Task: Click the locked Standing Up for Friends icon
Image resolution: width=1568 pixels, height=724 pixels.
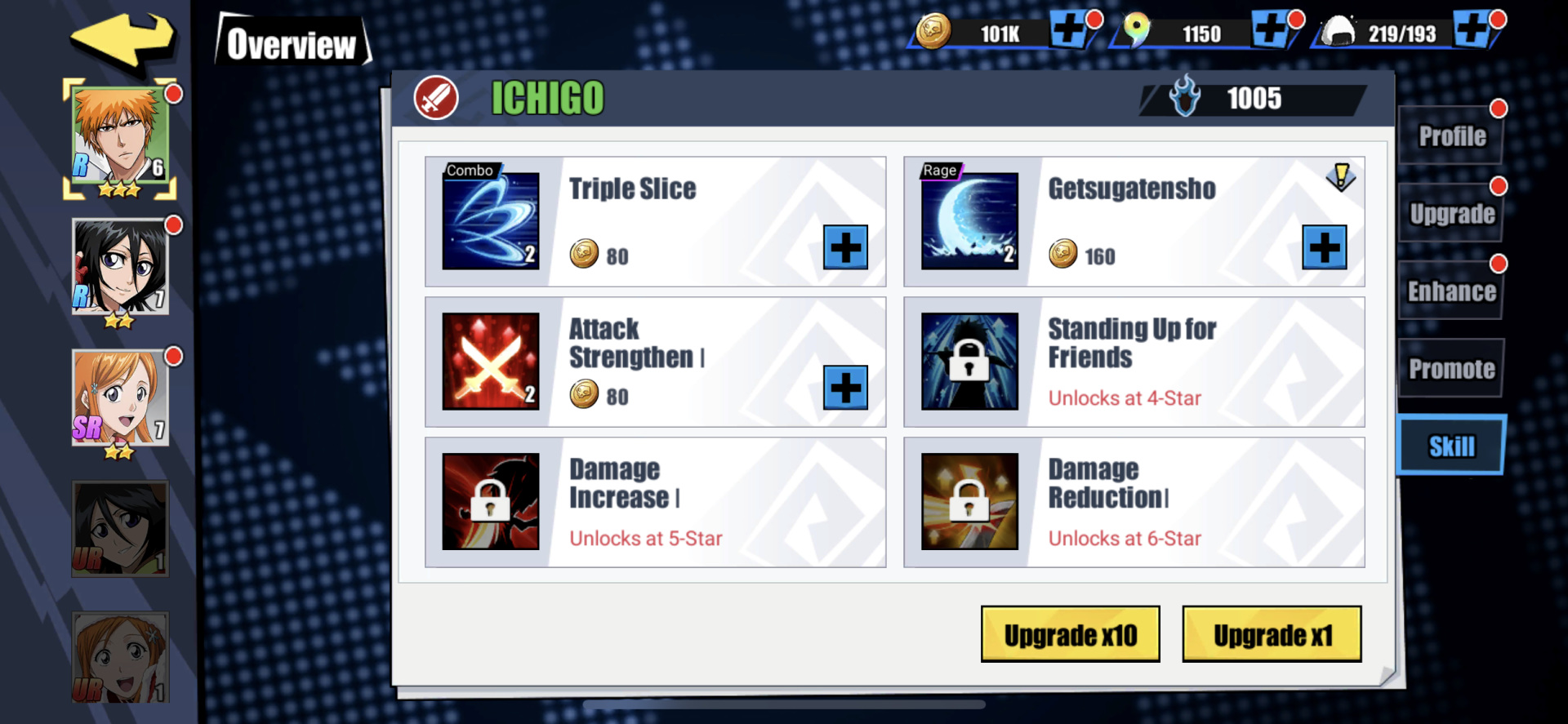Action: (x=969, y=360)
